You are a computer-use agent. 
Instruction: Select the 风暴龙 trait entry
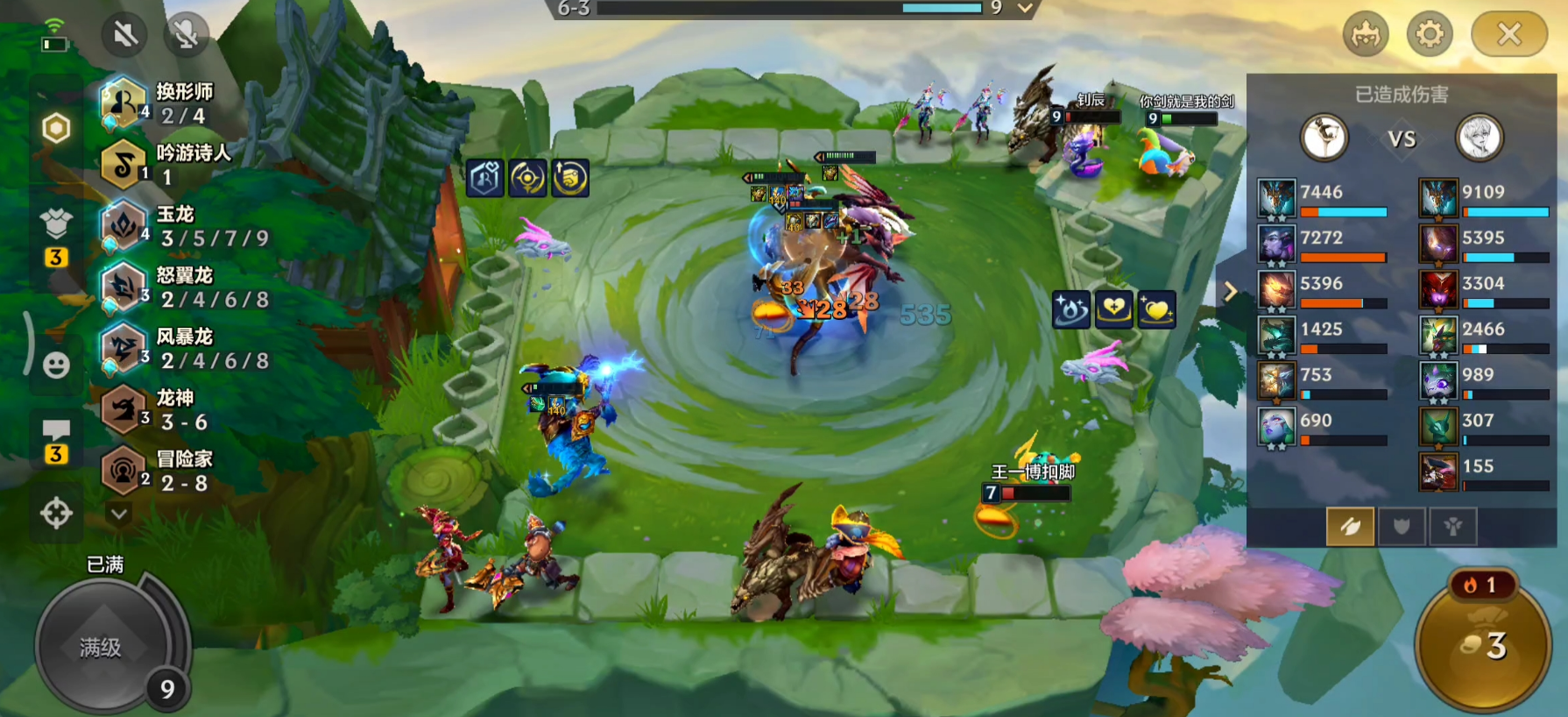click(x=184, y=349)
